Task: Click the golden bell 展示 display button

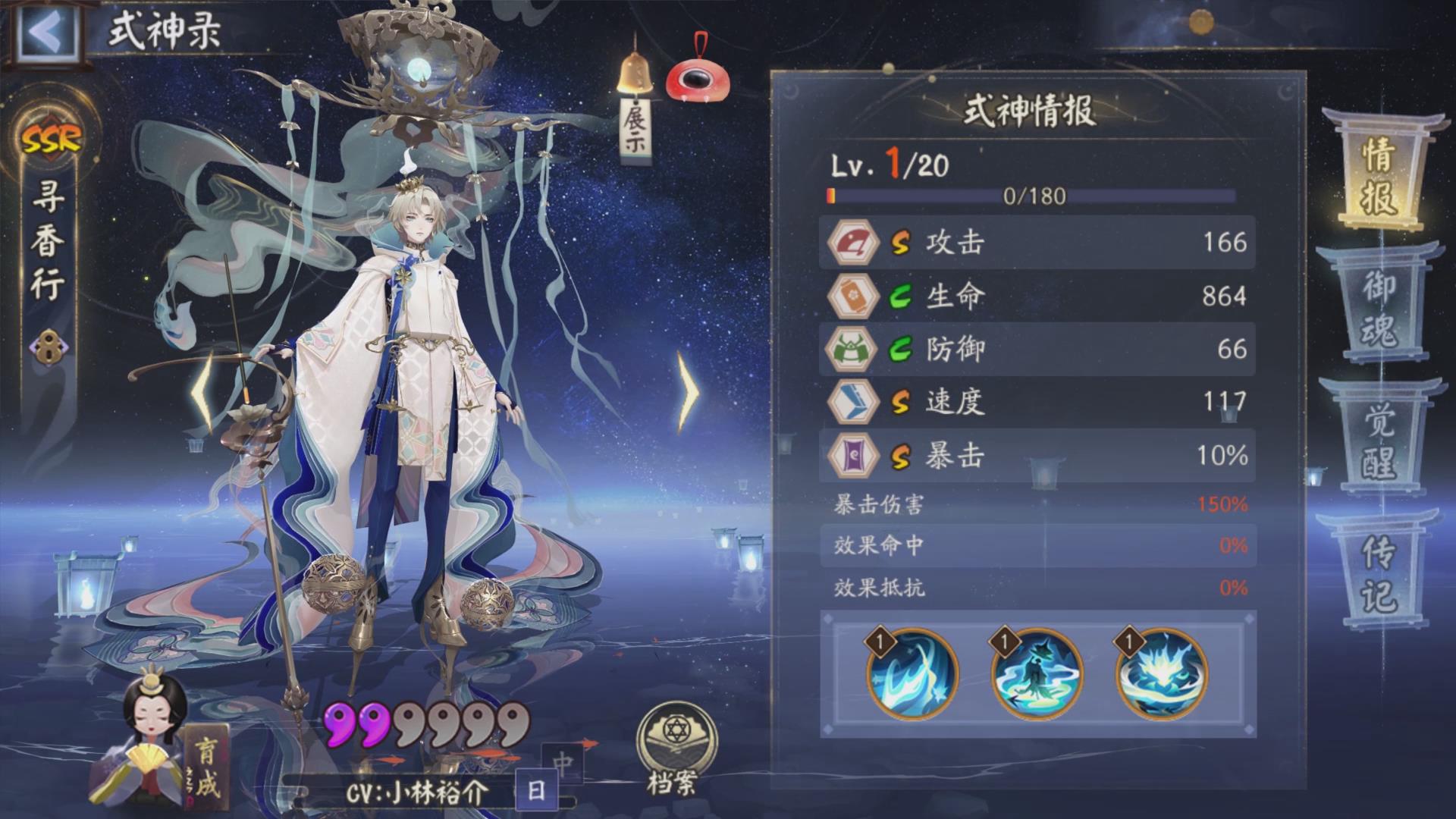Action: (635, 106)
